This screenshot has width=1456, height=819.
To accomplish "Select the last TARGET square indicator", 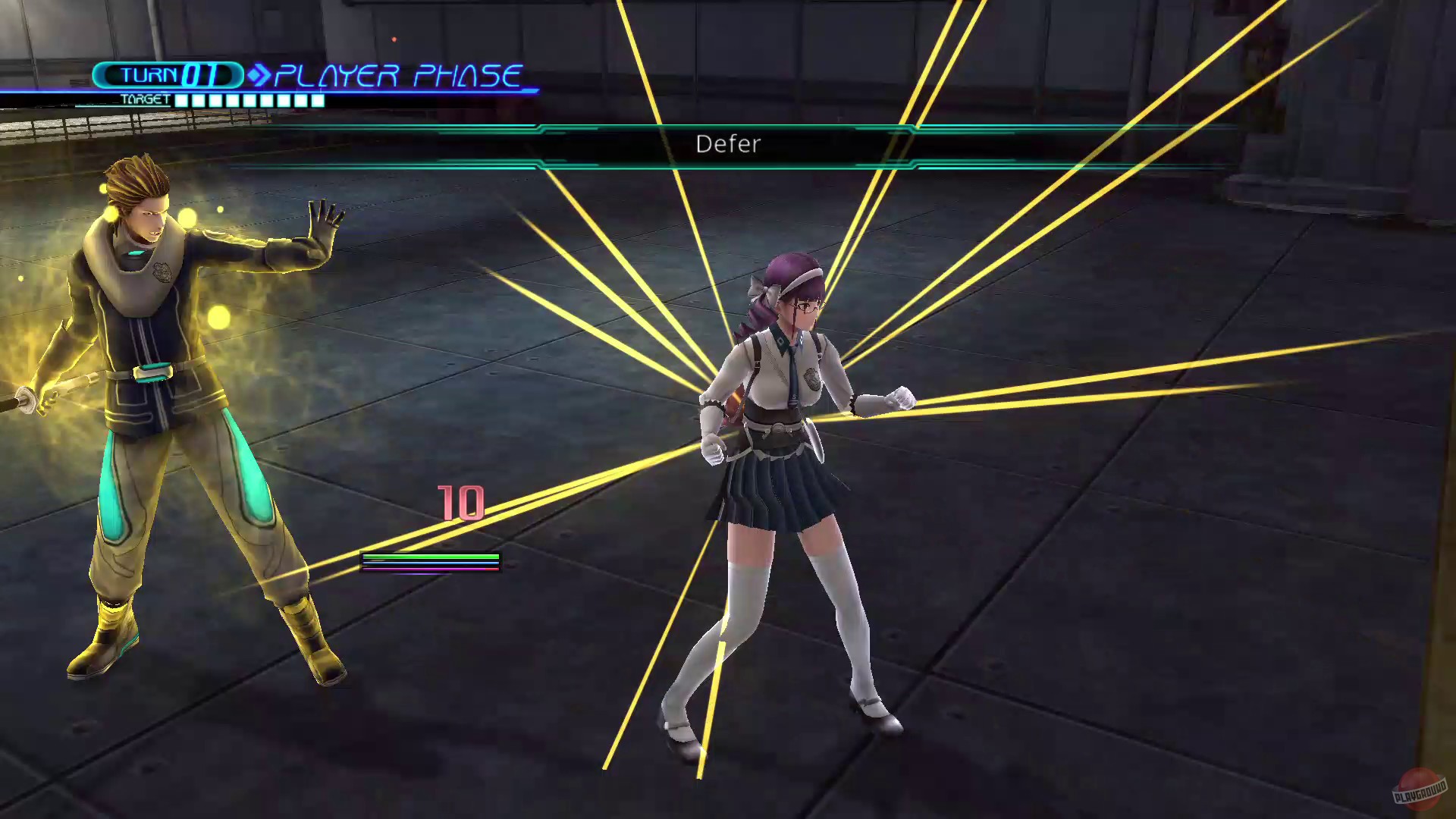I will coord(318,99).
